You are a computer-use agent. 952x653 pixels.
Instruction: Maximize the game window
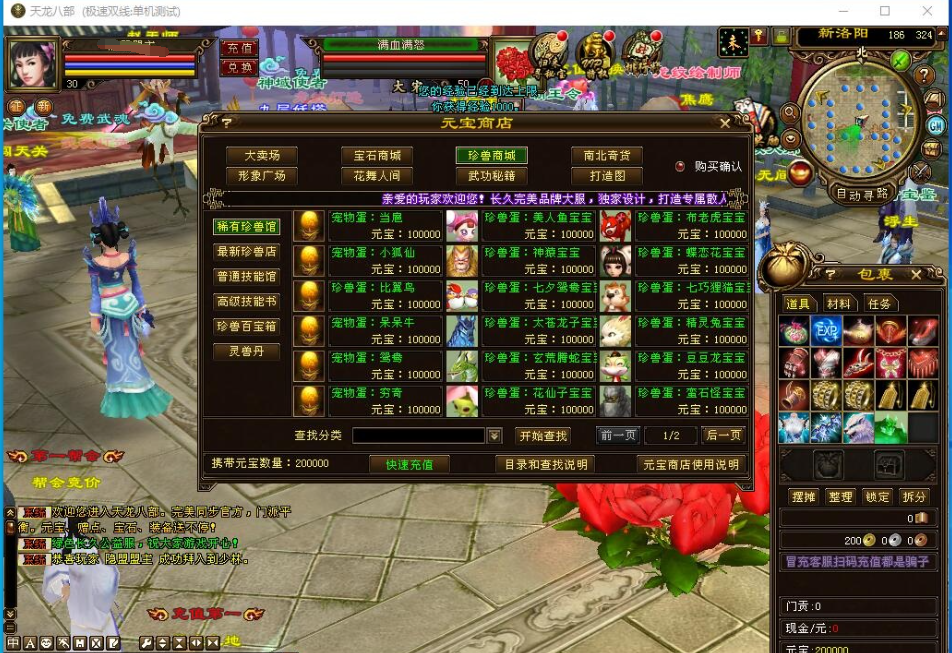[884, 11]
